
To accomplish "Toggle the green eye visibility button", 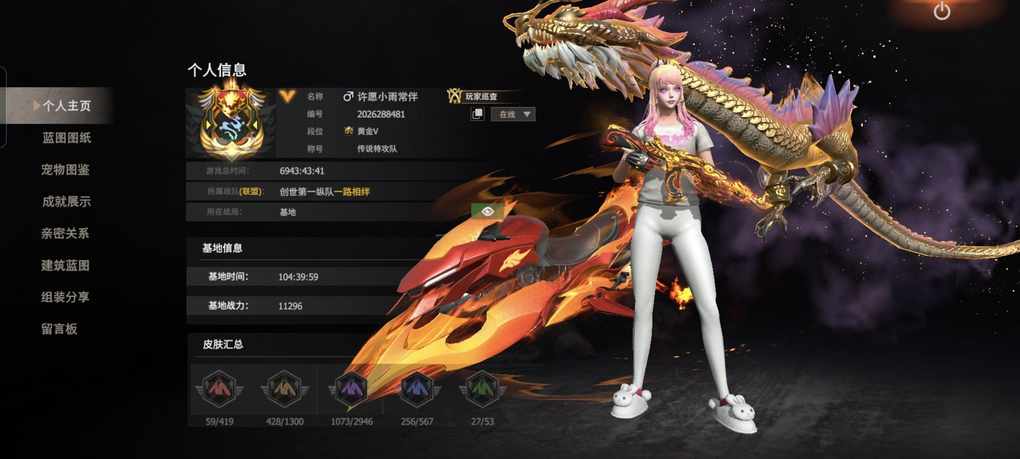I will (x=485, y=211).
